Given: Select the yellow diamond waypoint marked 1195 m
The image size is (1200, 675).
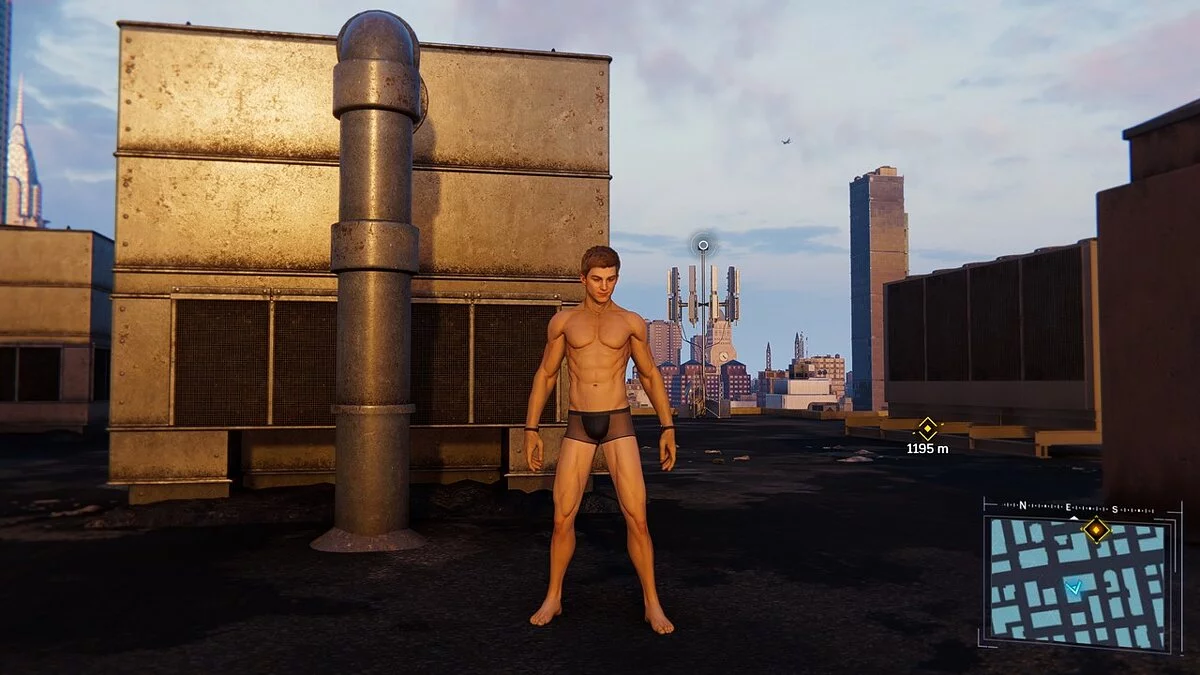Looking at the screenshot, I should tap(928, 428).
